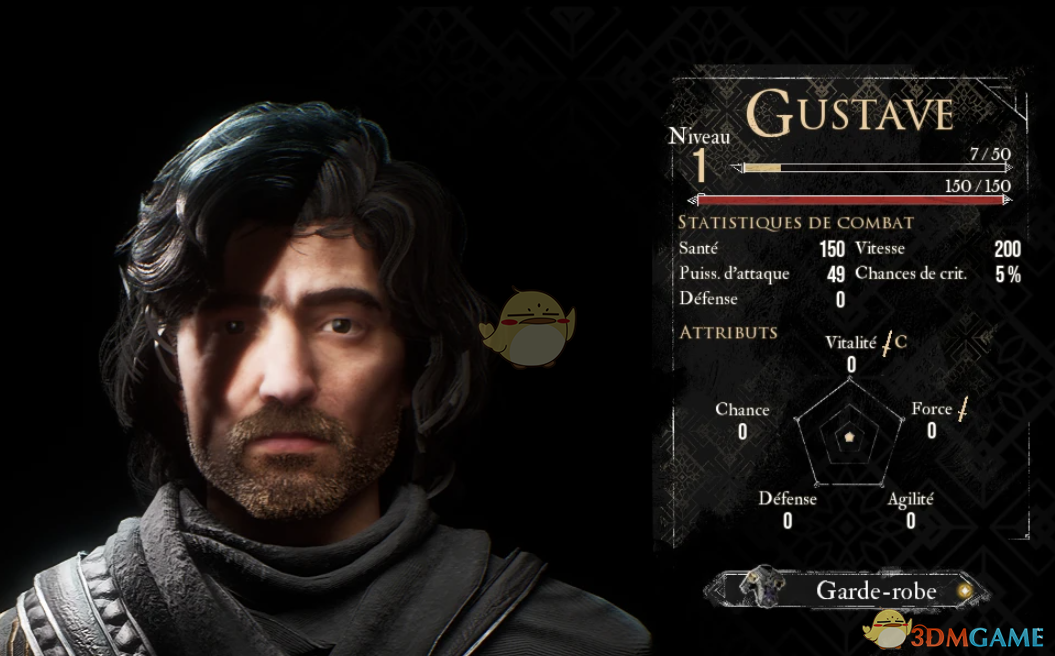Choose the Chance attribute

point(742,410)
